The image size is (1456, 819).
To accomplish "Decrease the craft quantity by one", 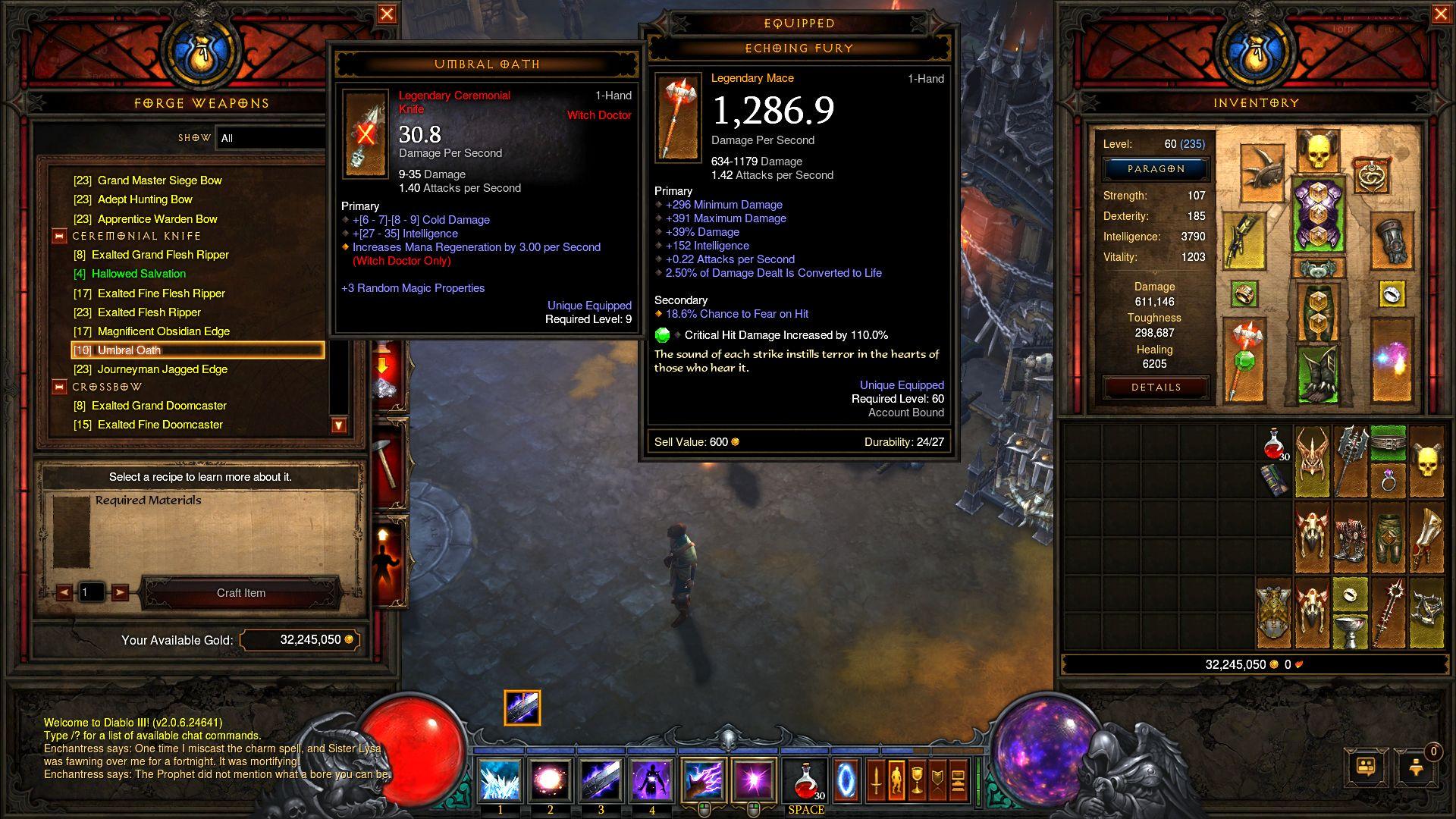I will click(64, 592).
